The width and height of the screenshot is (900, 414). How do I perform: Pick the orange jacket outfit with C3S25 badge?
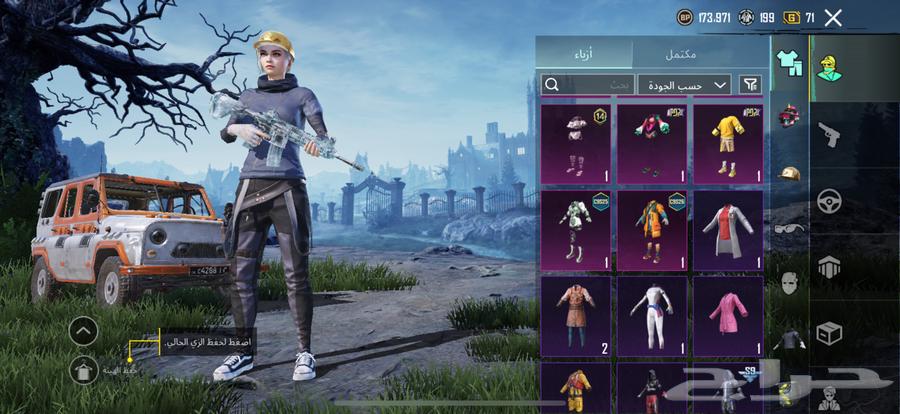point(651,229)
